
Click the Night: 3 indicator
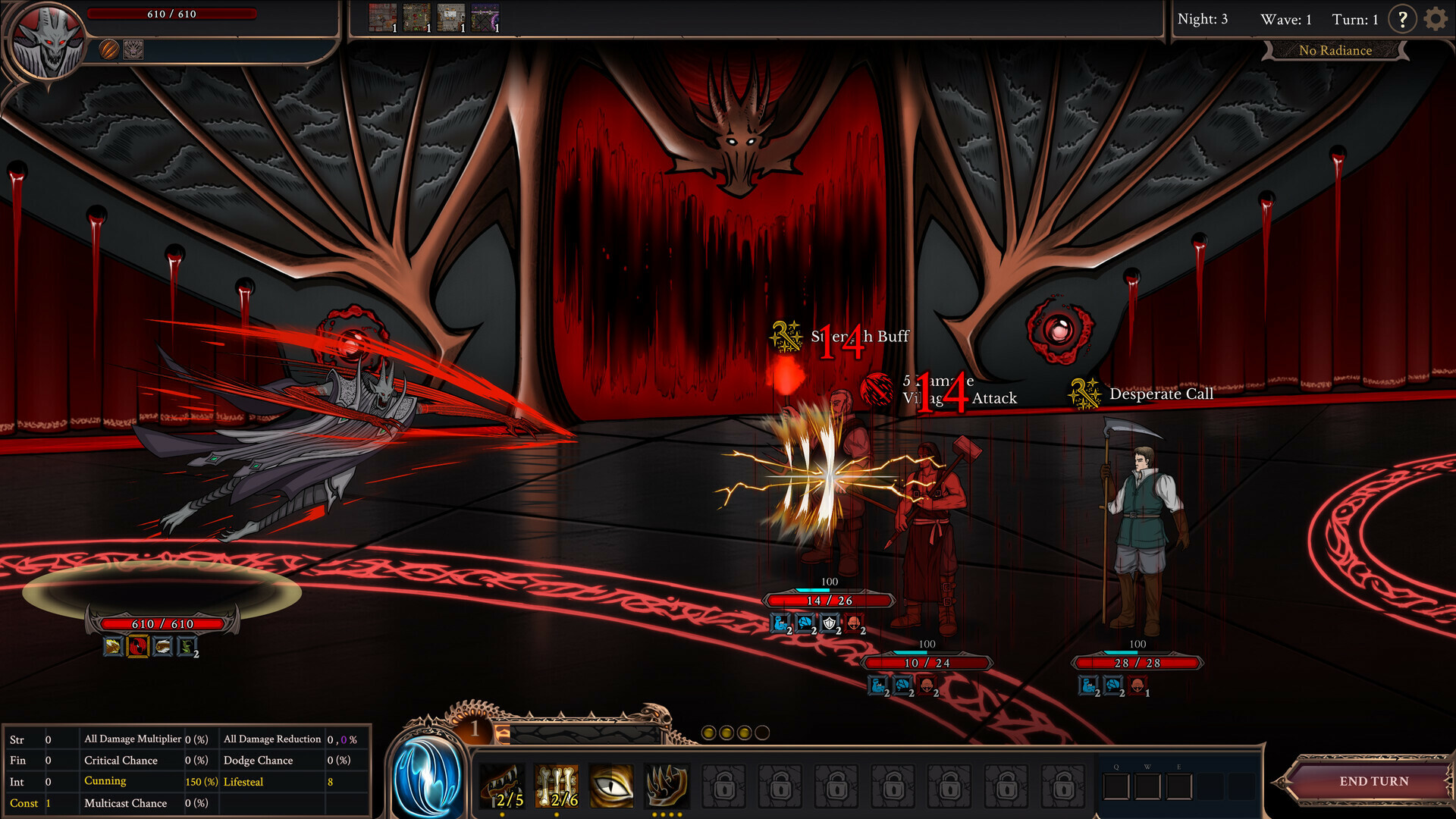[x=1203, y=19]
